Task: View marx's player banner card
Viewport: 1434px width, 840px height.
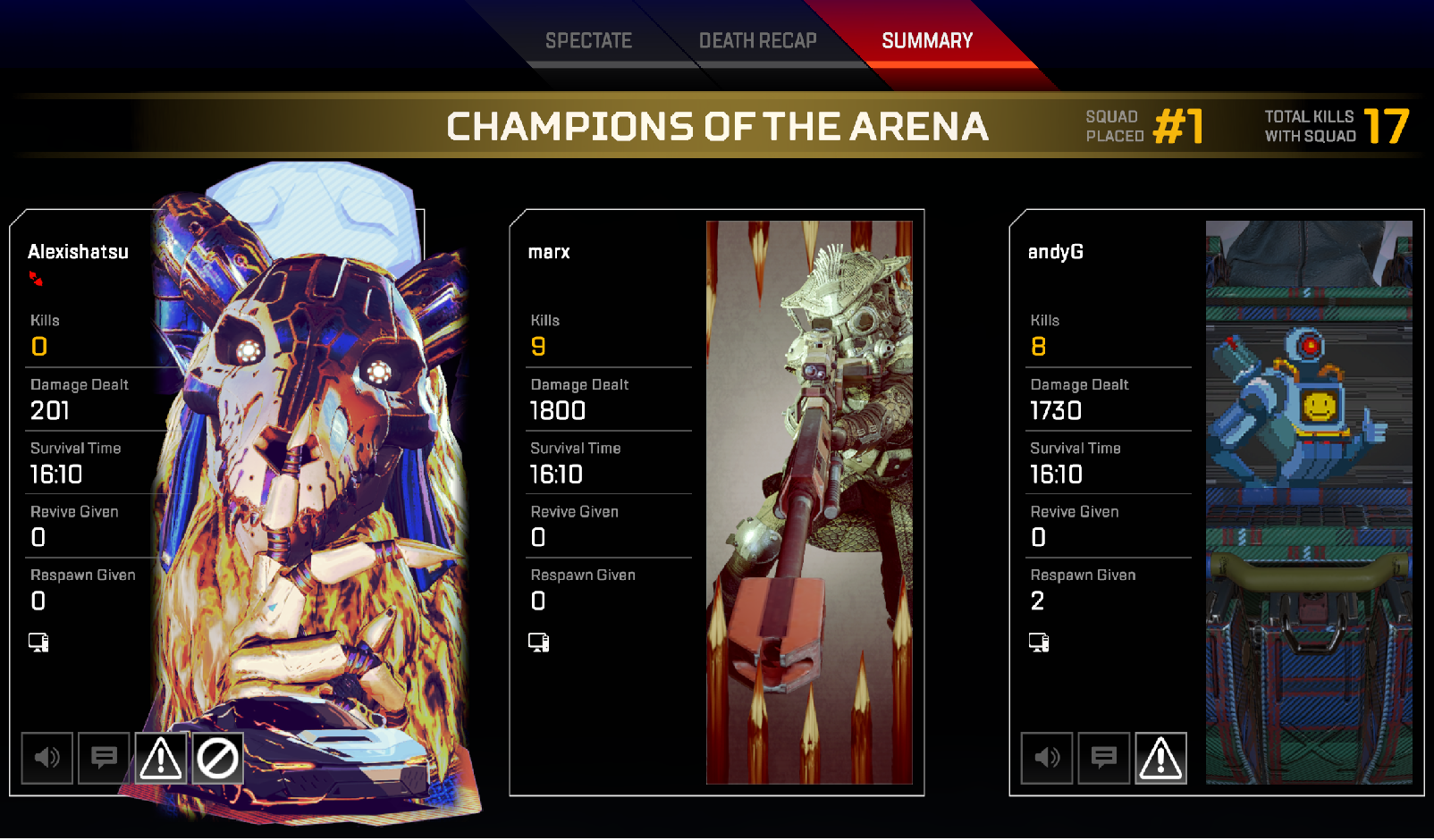Action: [809, 502]
